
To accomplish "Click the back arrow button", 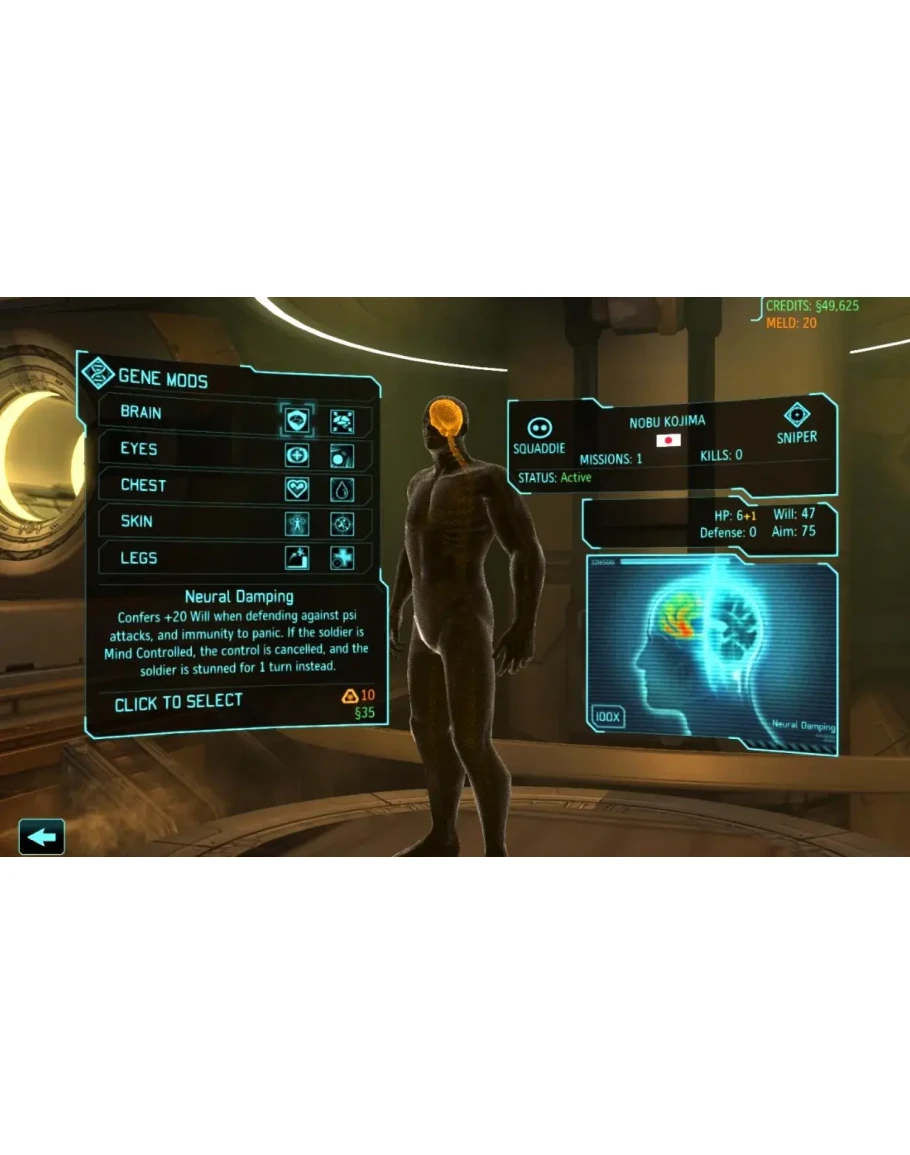I will pyautogui.click(x=42, y=836).
